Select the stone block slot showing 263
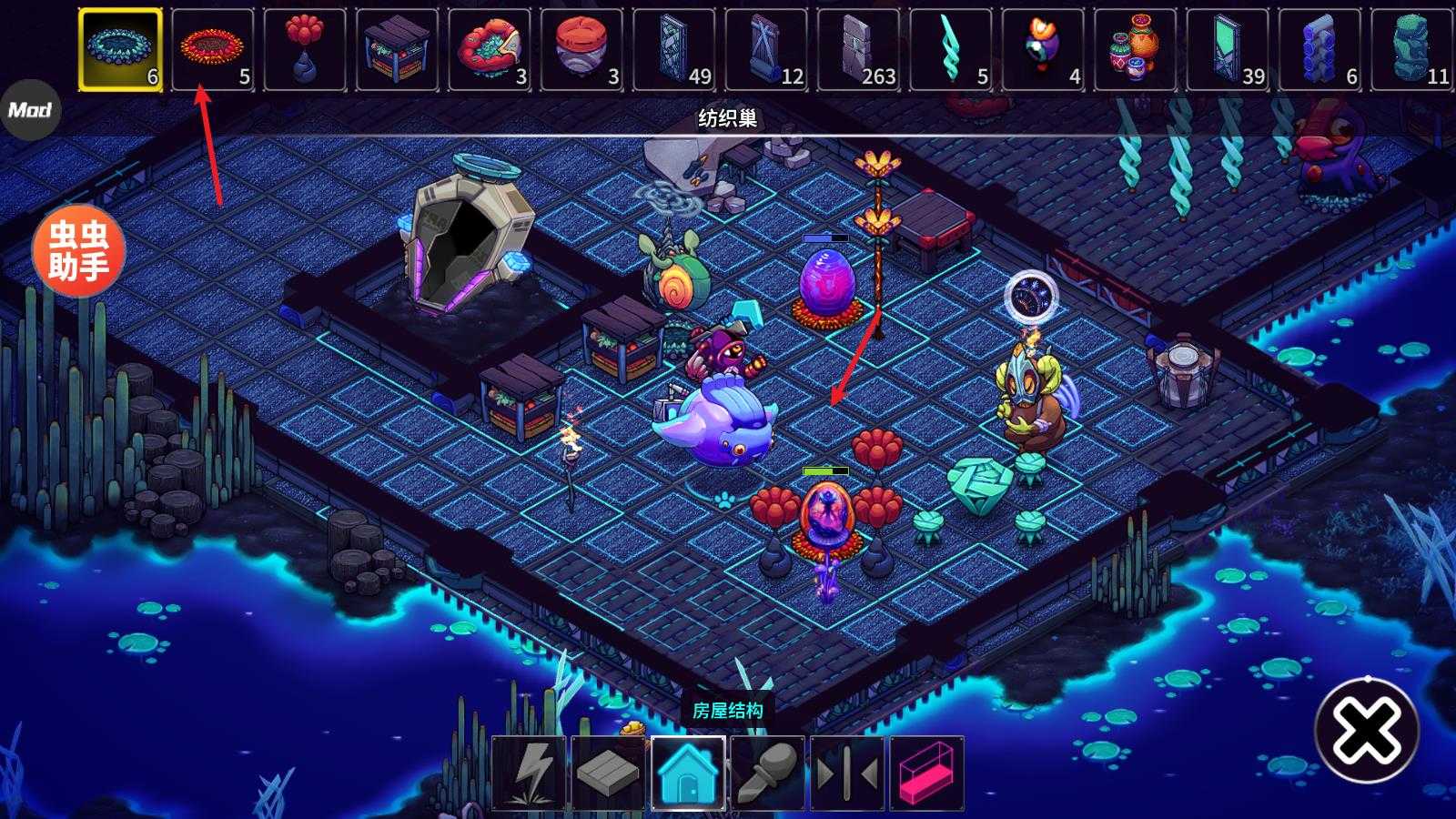This screenshot has width=1456, height=819. pyautogui.click(x=858, y=49)
